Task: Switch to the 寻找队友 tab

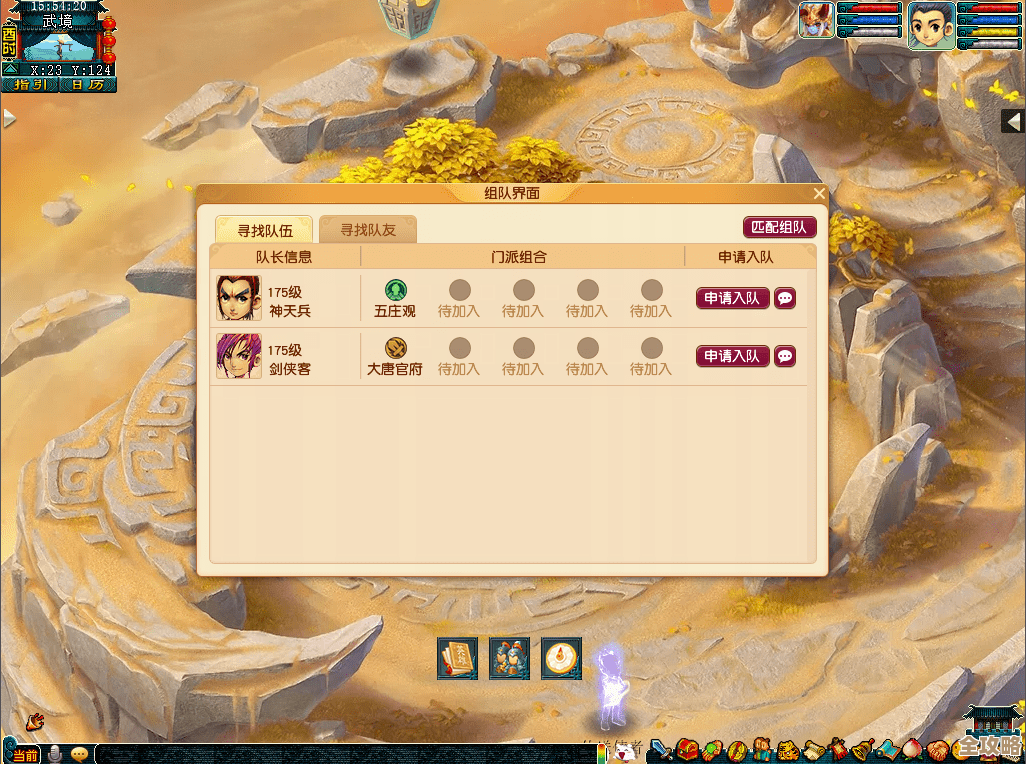Action: (368, 230)
